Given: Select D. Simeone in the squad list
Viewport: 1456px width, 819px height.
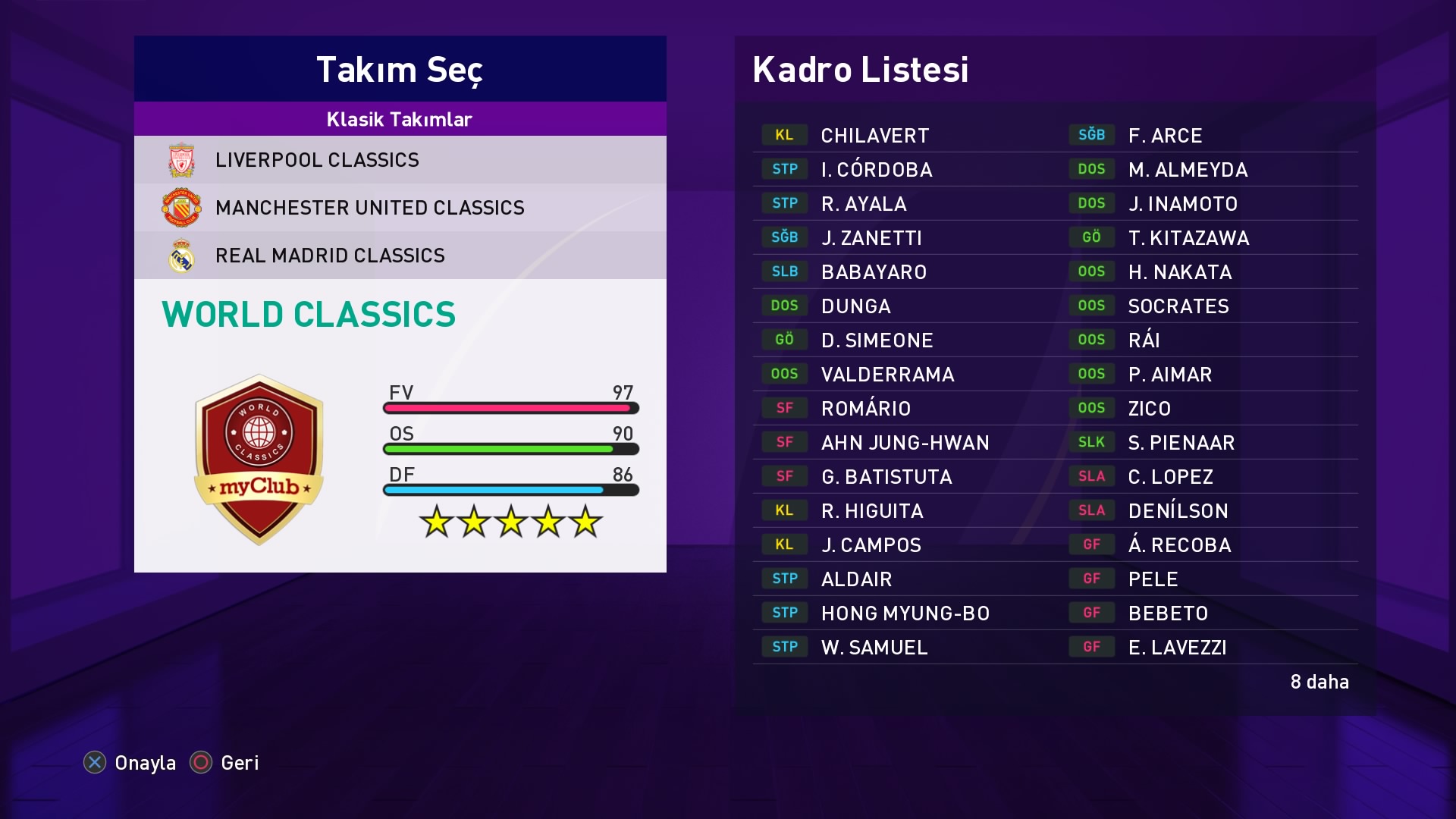Looking at the screenshot, I should 877,340.
